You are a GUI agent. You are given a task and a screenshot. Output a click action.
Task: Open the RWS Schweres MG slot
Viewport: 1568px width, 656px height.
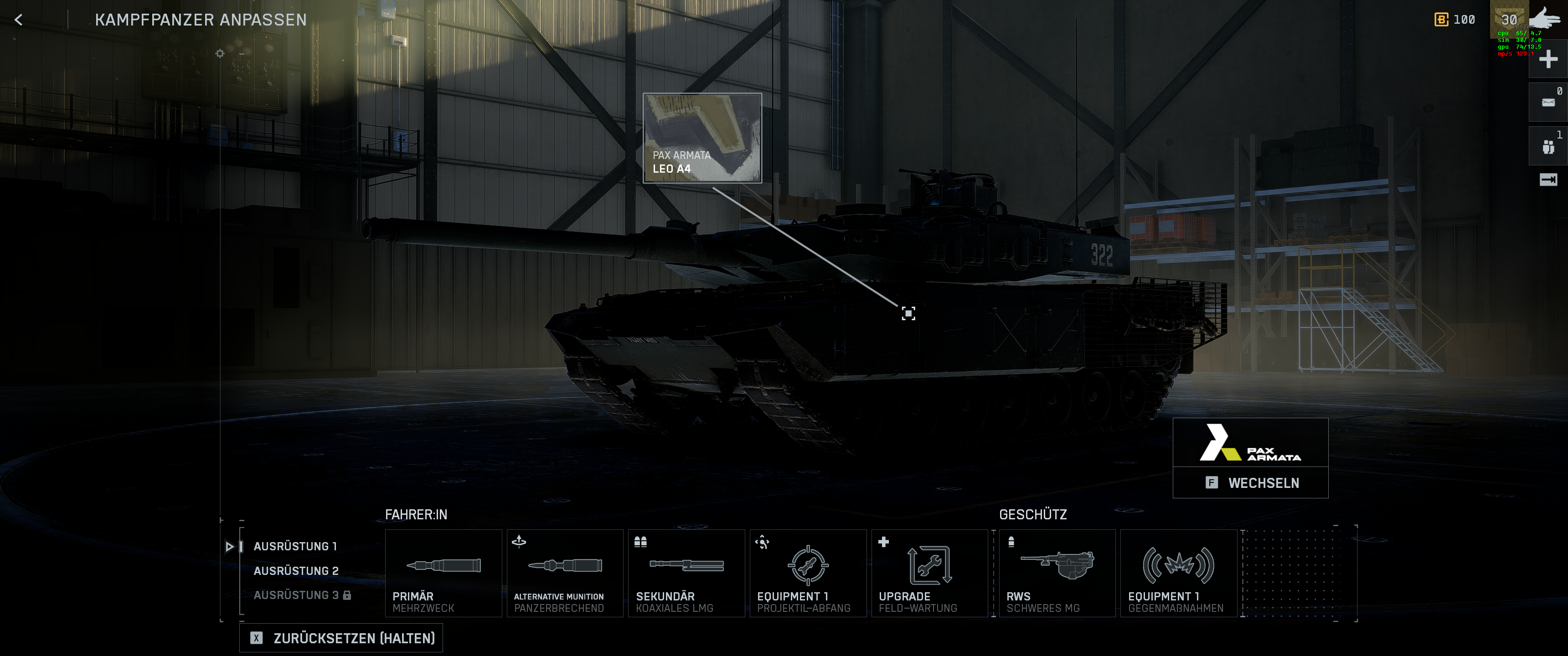(1057, 573)
